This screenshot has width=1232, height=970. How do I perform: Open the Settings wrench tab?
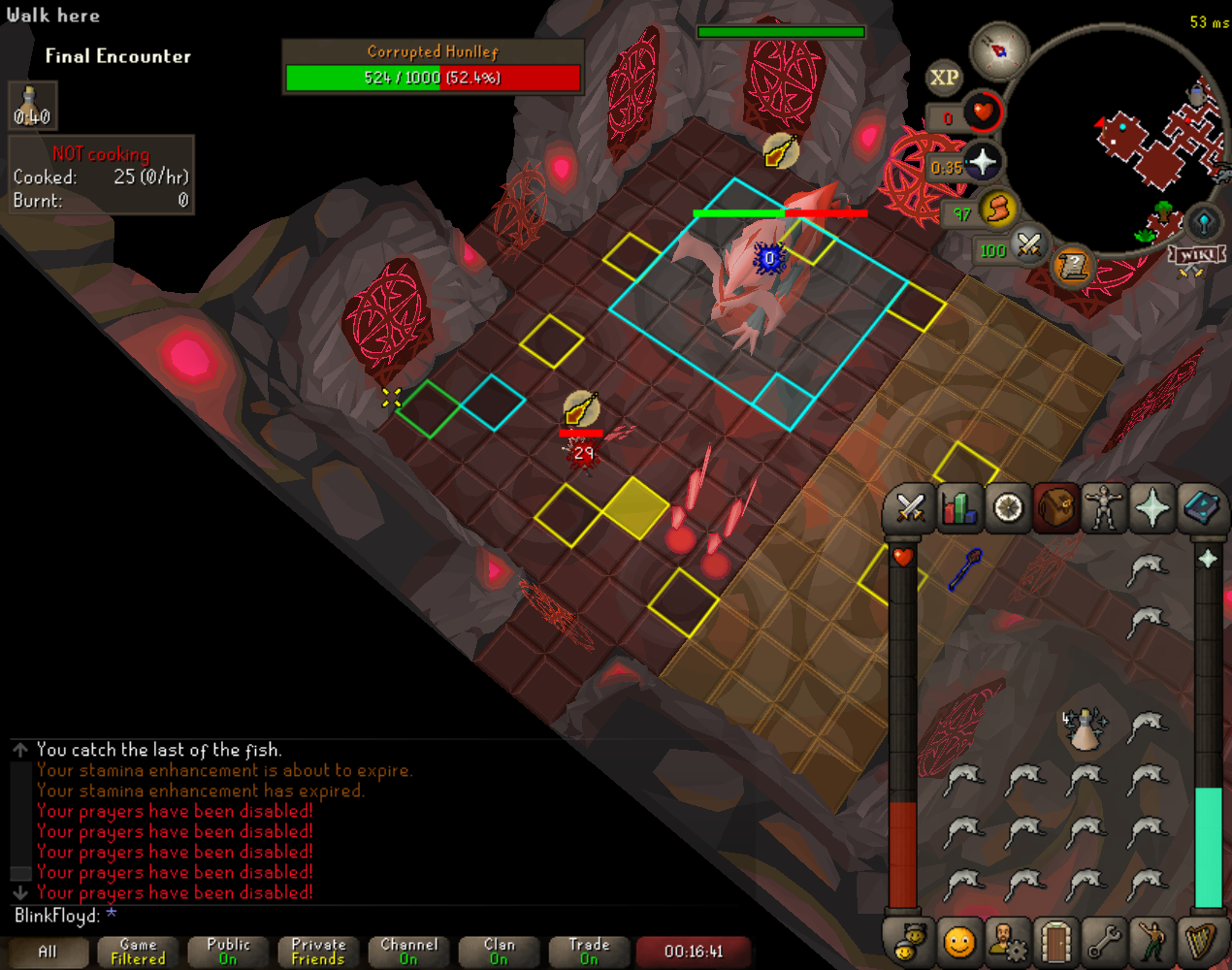tap(1103, 941)
